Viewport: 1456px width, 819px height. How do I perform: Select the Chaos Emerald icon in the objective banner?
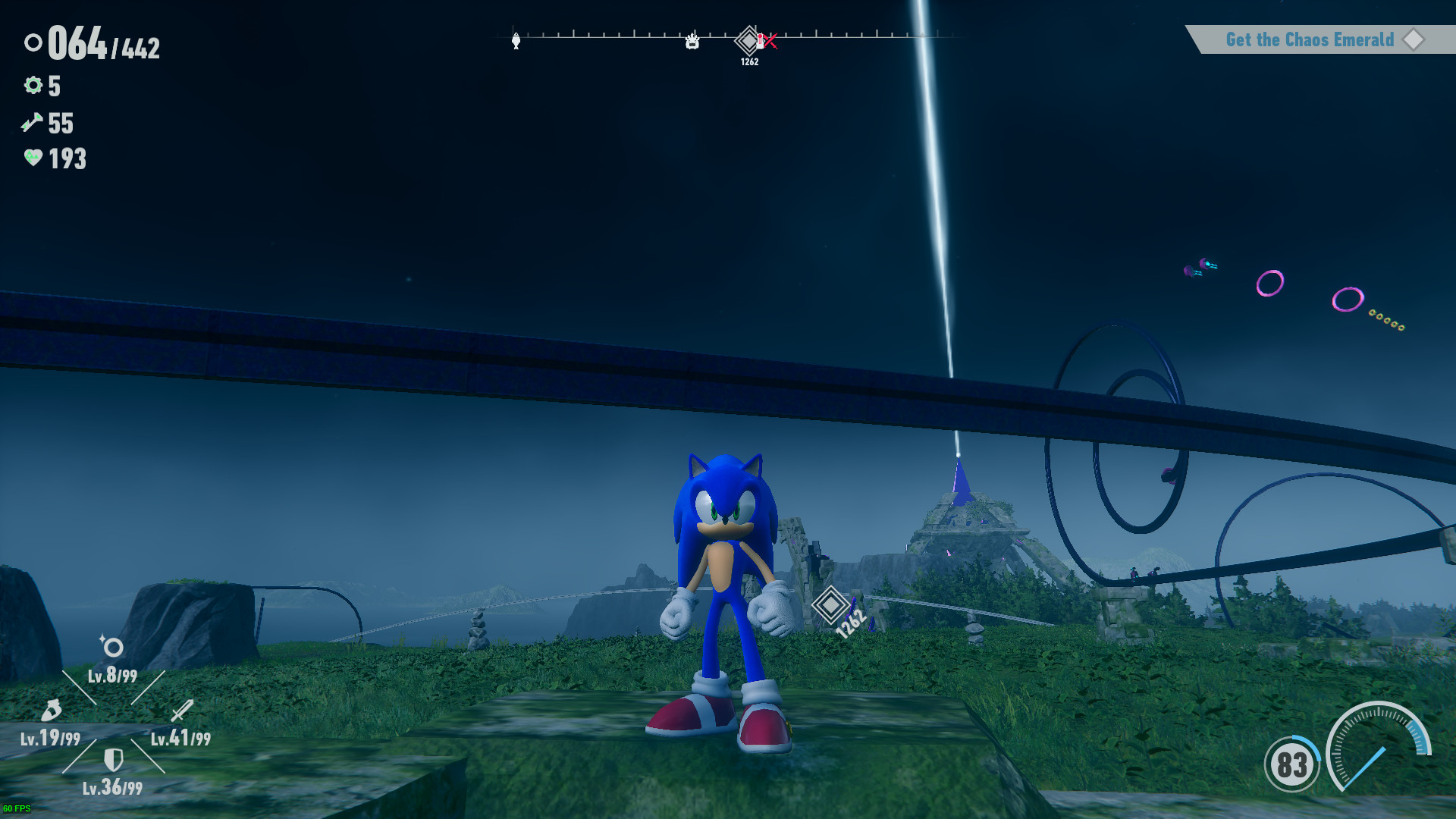[x=1414, y=40]
